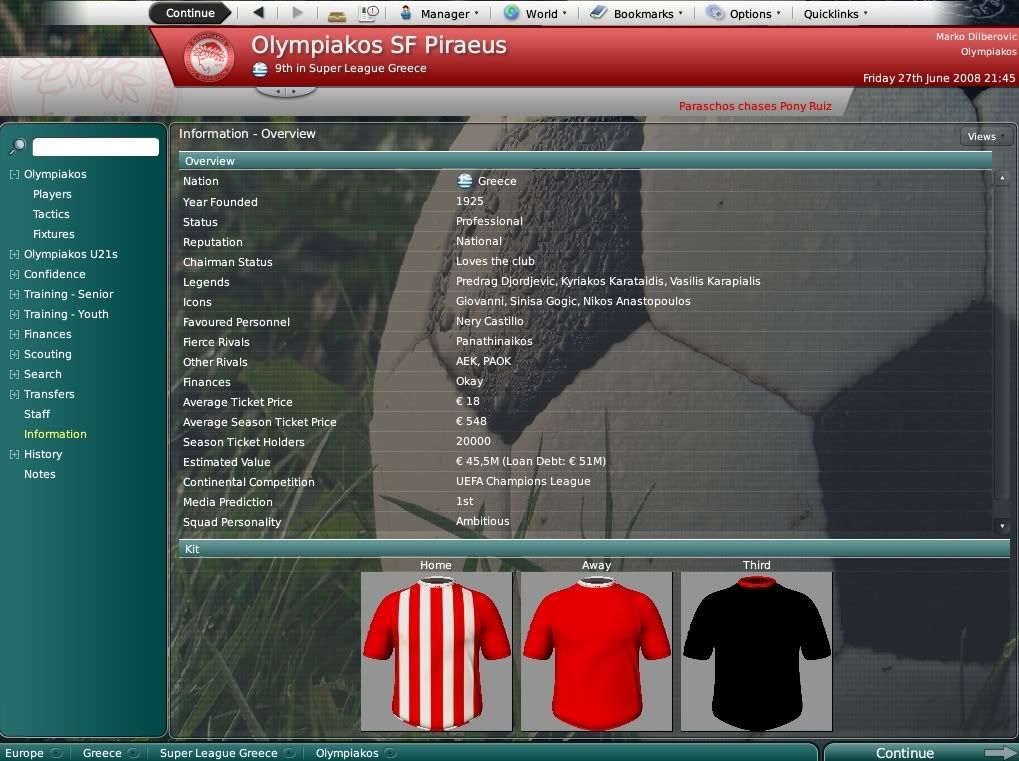Go to the Transfers section
1019x761 pixels.
(49, 394)
